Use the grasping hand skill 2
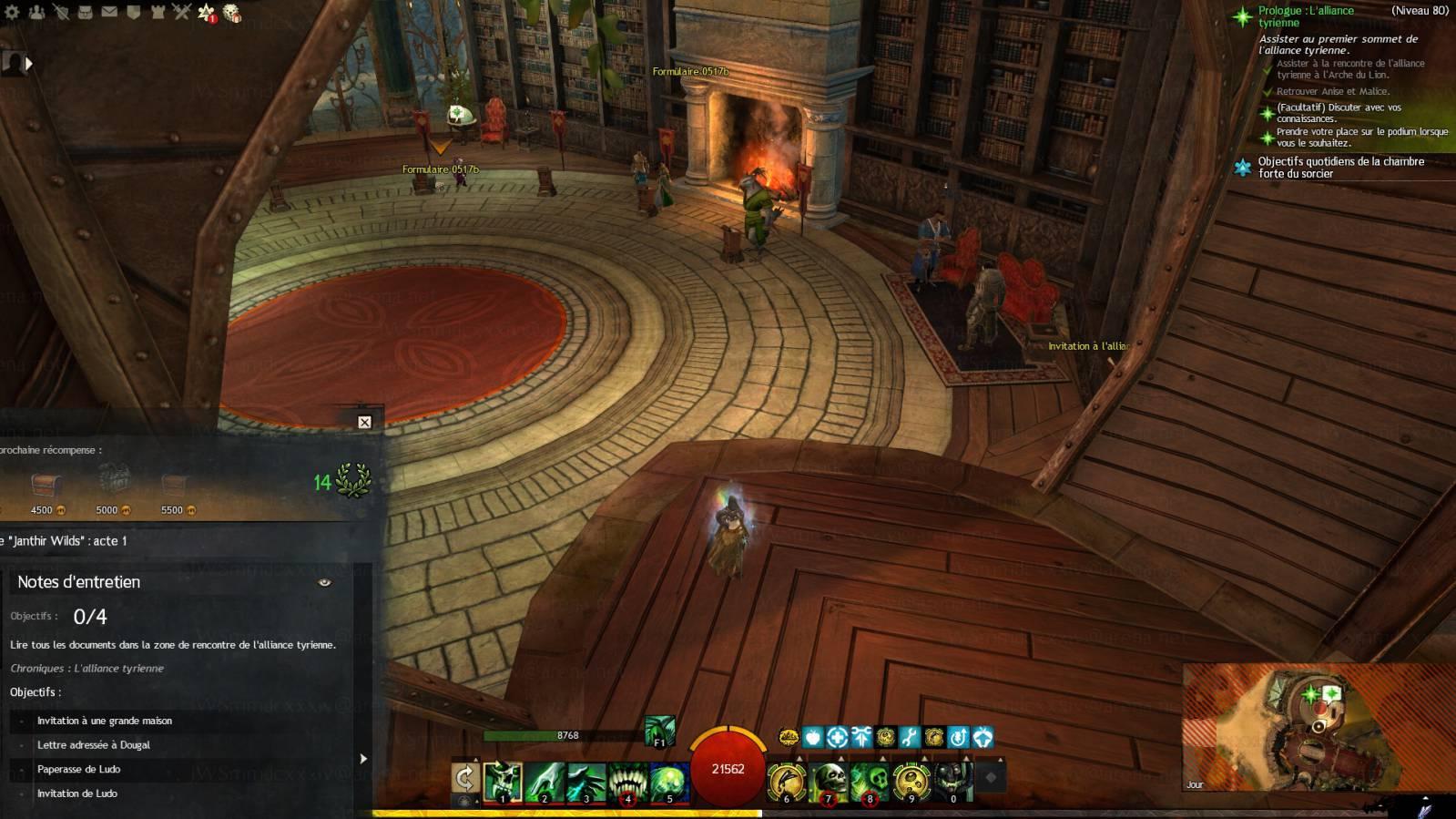Viewport: 1456px width, 819px height. (x=545, y=782)
